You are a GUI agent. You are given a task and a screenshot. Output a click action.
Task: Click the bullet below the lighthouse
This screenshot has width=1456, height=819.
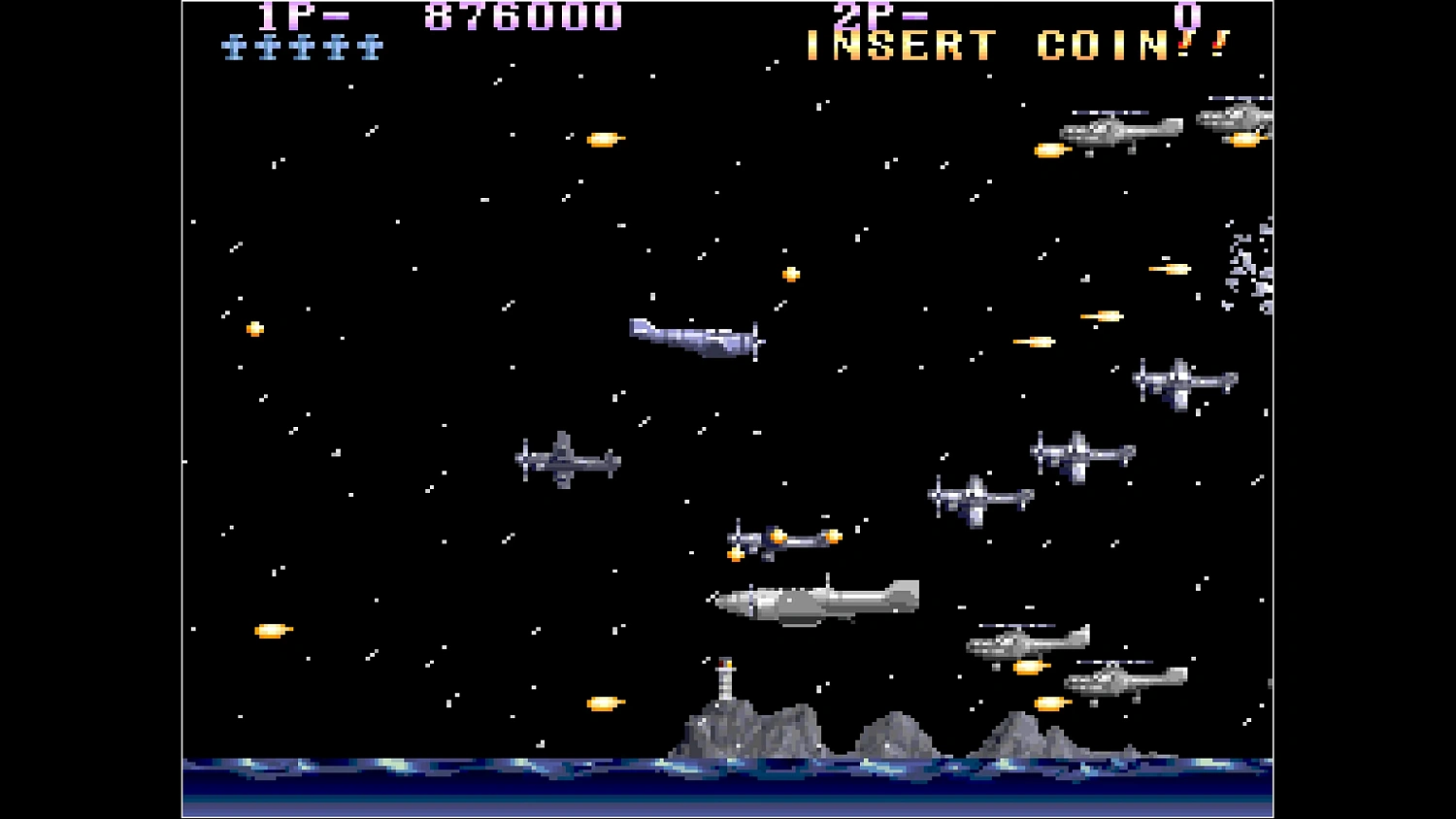602,704
